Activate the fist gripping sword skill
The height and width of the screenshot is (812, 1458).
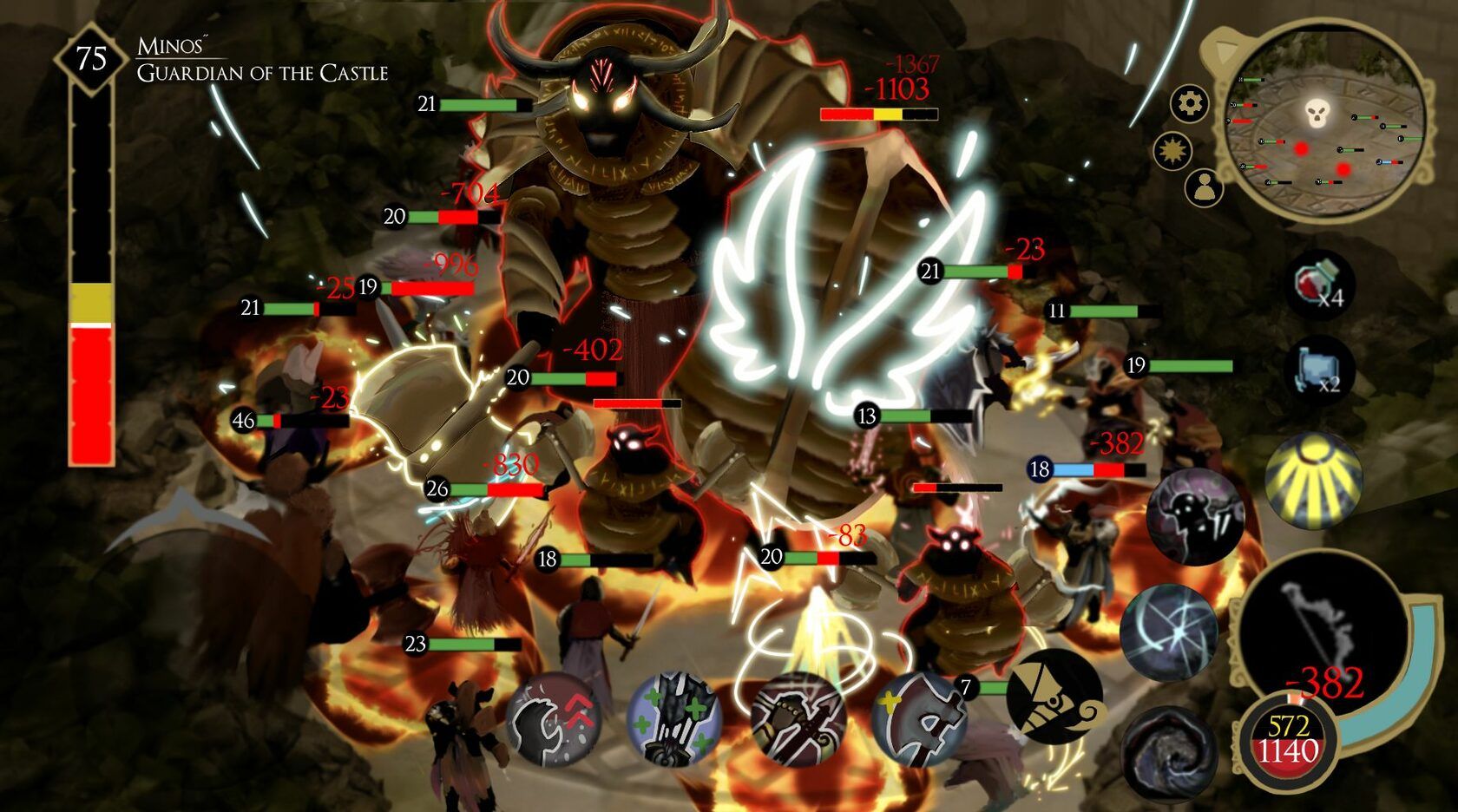(x=797, y=719)
